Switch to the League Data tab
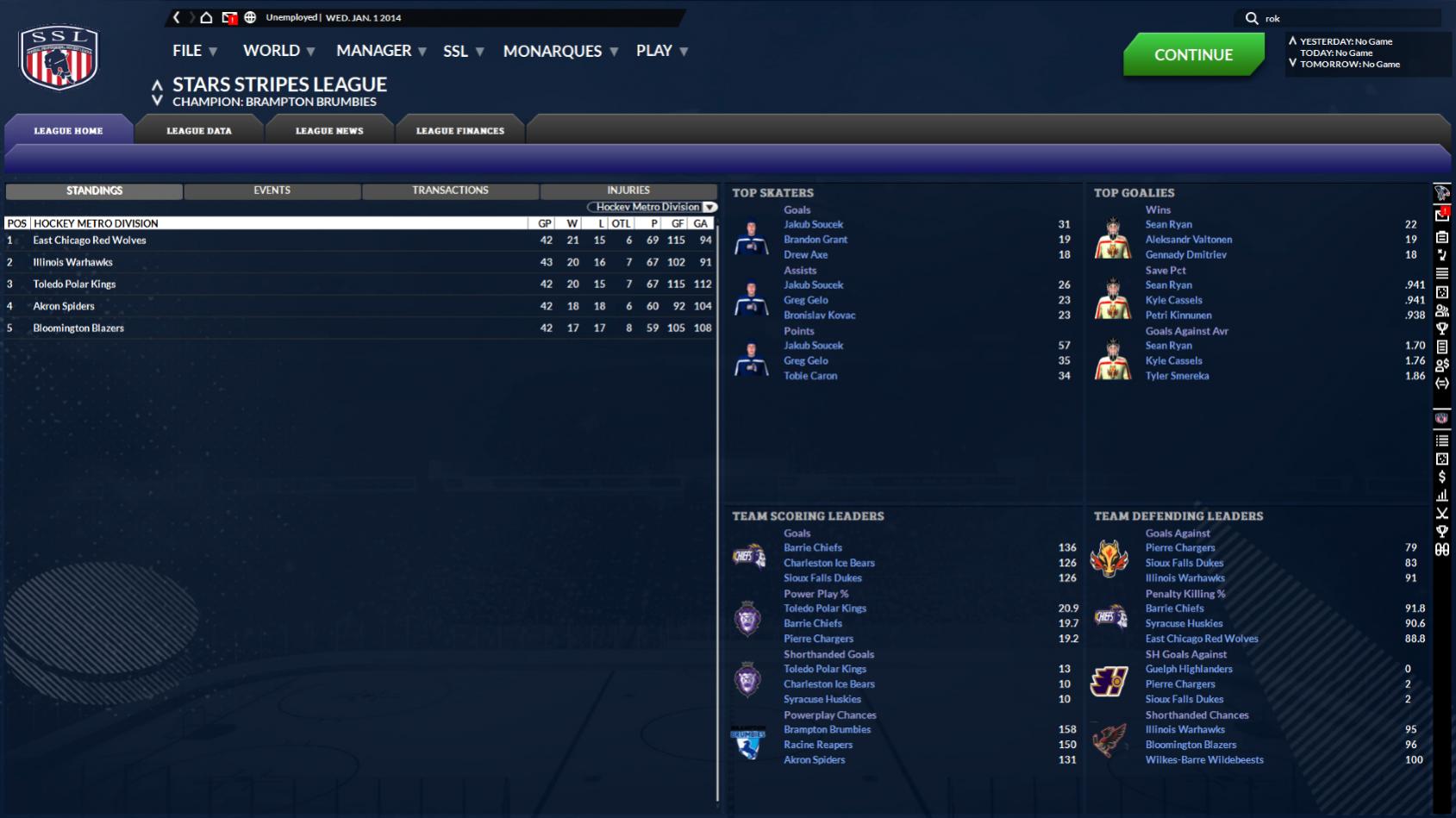Screen dimensions: 1456x818 coord(199,131)
